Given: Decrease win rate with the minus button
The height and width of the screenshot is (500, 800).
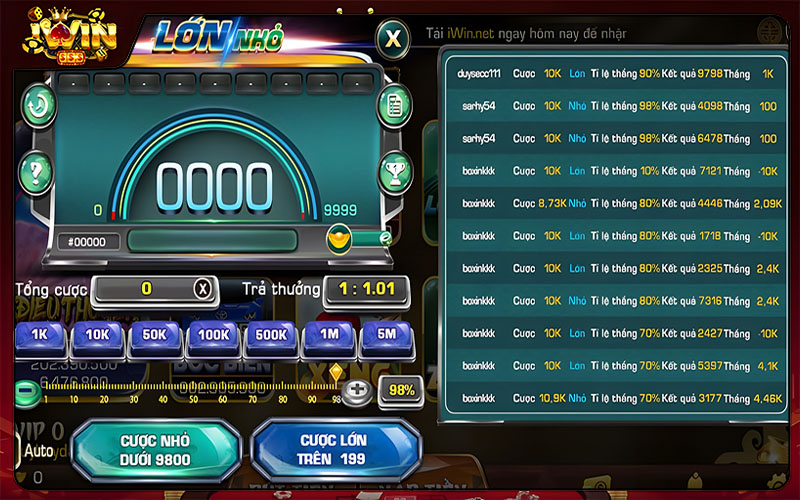Looking at the screenshot, I should click(24, 389).
